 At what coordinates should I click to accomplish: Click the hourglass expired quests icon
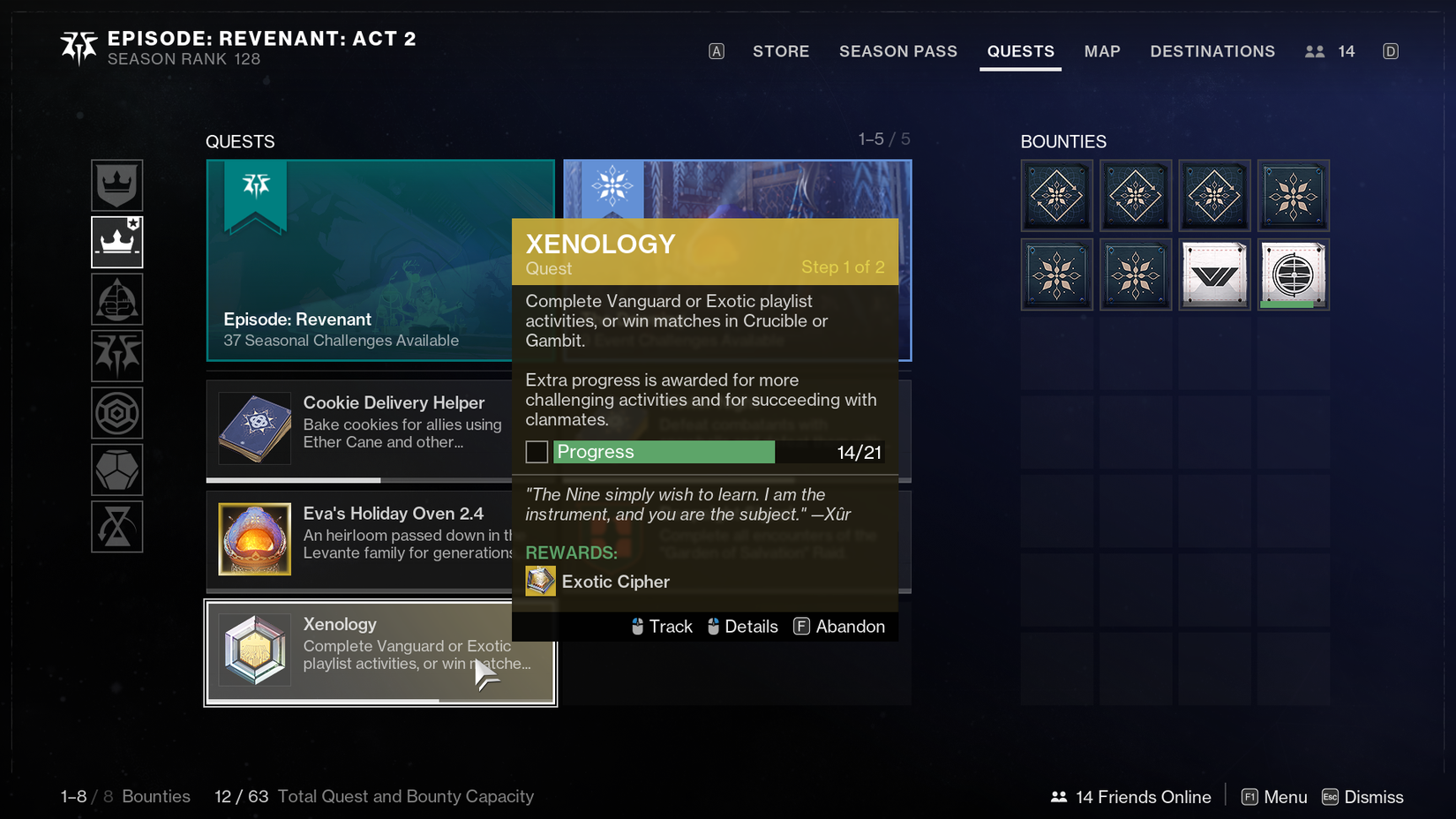[116, 527]
